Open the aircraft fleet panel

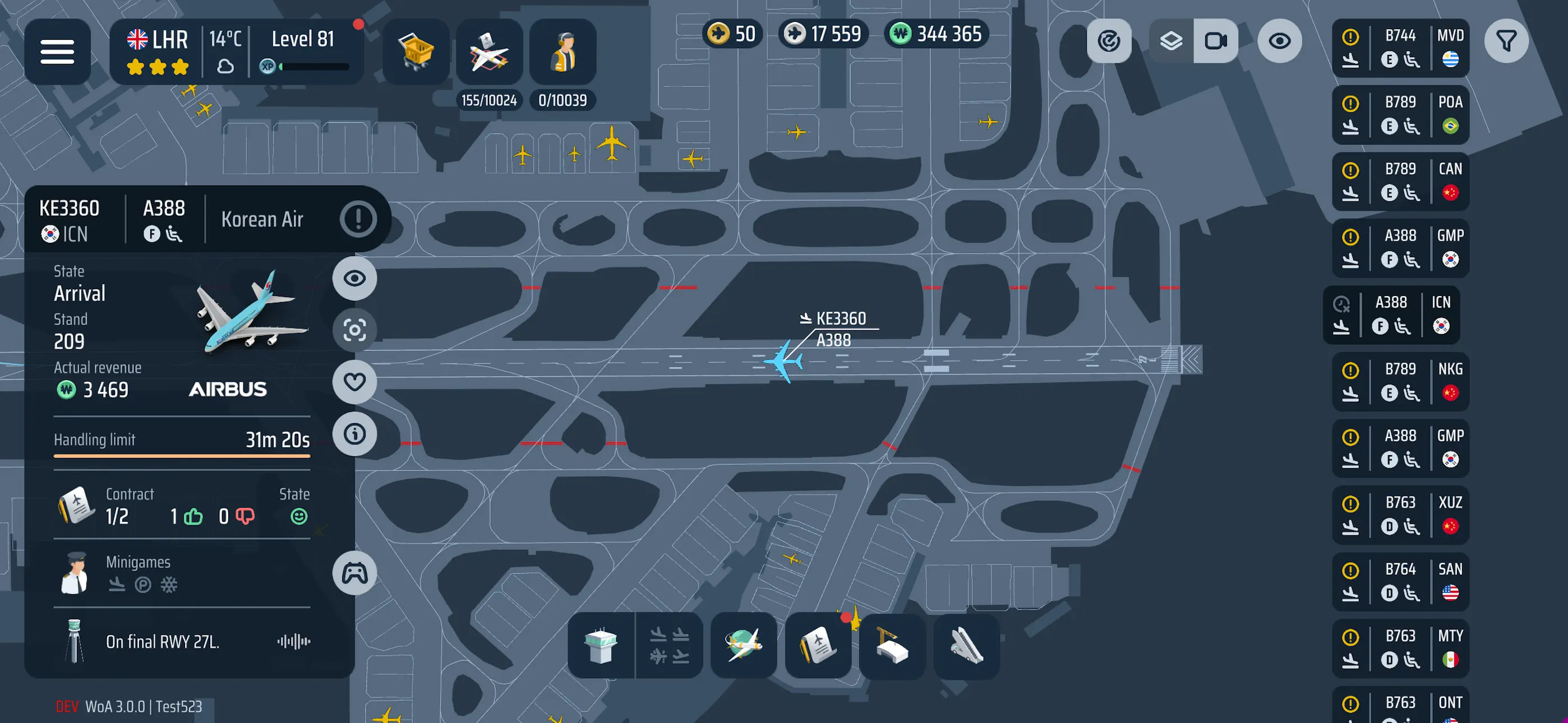pos(489,51)
